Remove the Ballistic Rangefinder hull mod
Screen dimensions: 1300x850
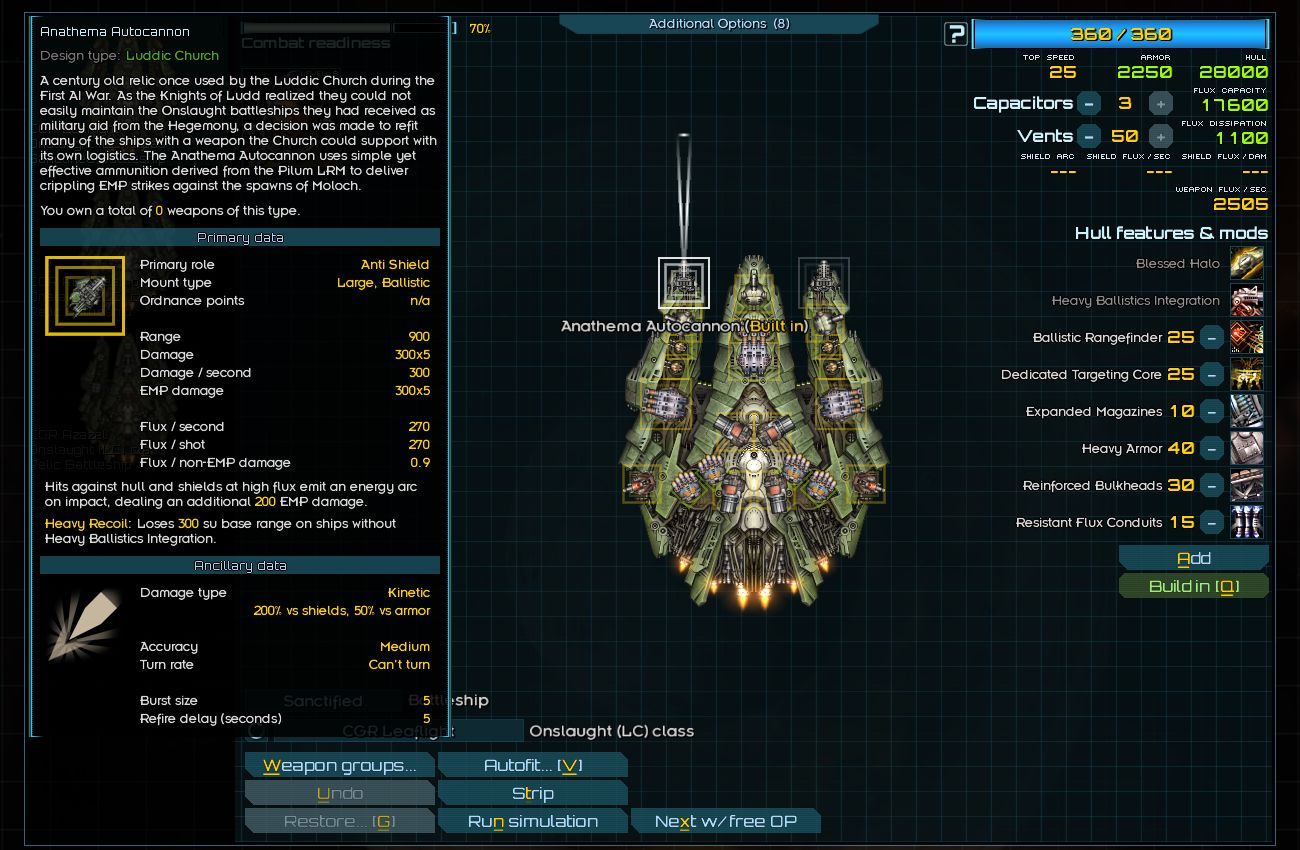[x=1211, y=338]
